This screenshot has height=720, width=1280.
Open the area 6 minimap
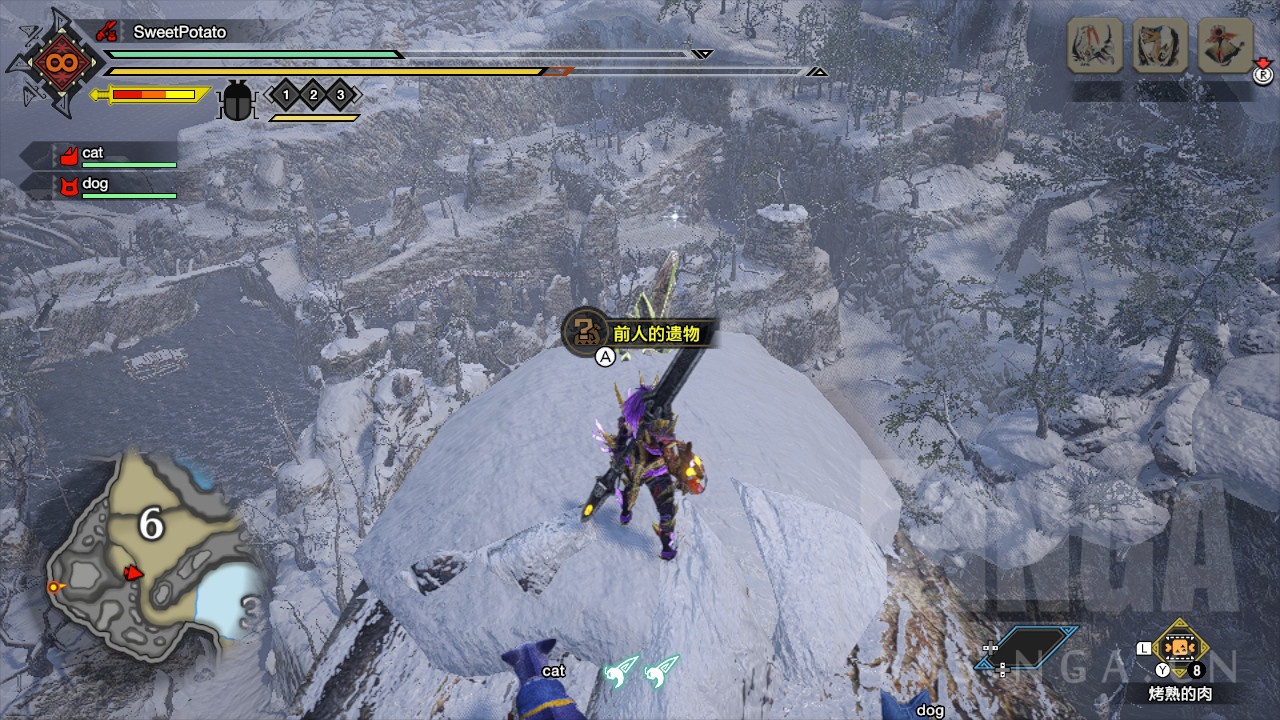pos(150,550)
